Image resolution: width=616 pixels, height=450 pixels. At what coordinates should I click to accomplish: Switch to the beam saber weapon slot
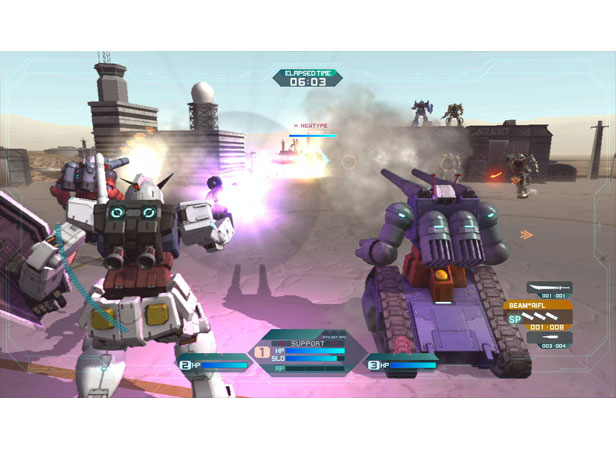(x=550, y=290)
